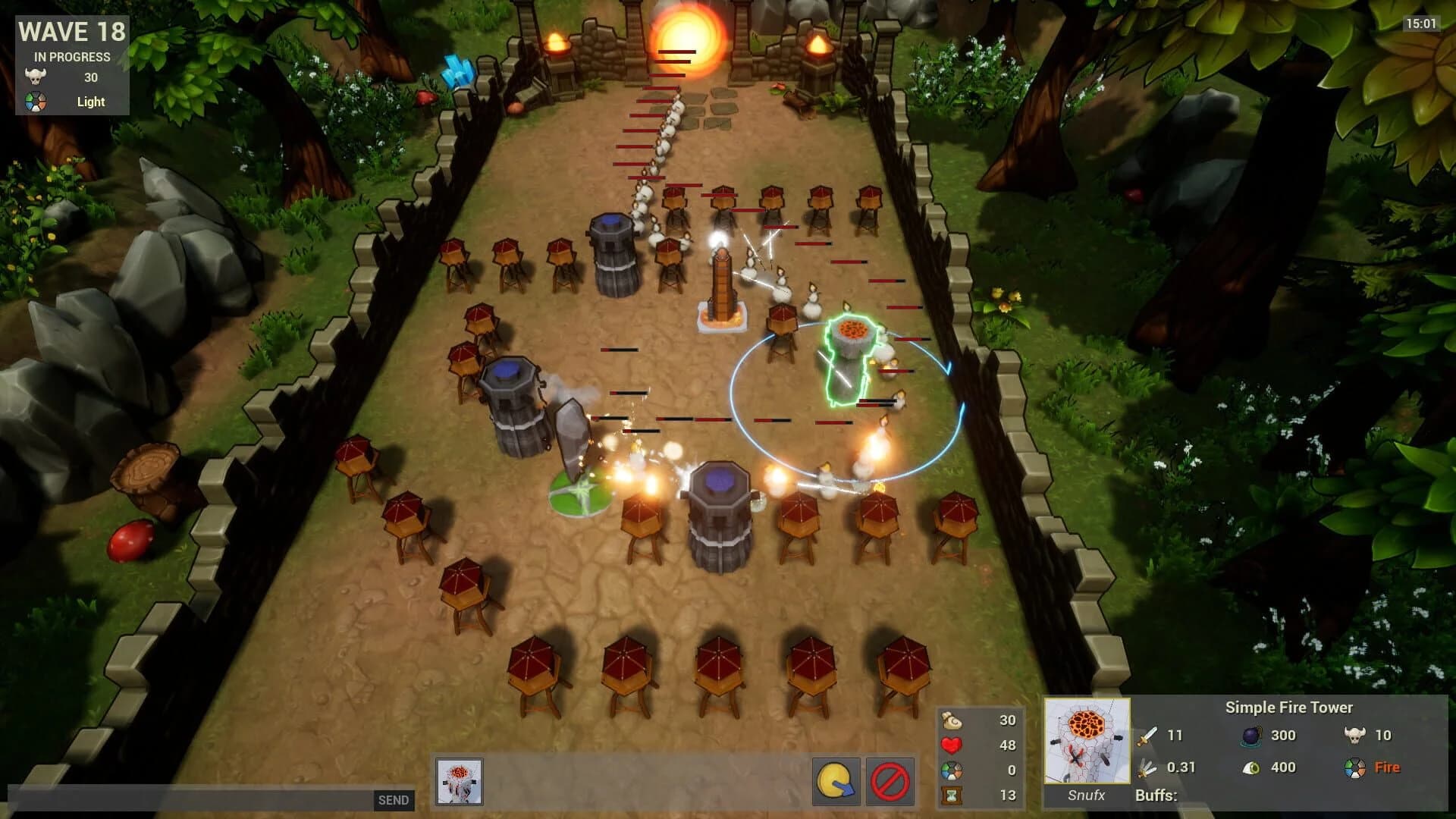Click the attack speed daggers icon

tap(1147, 766)
